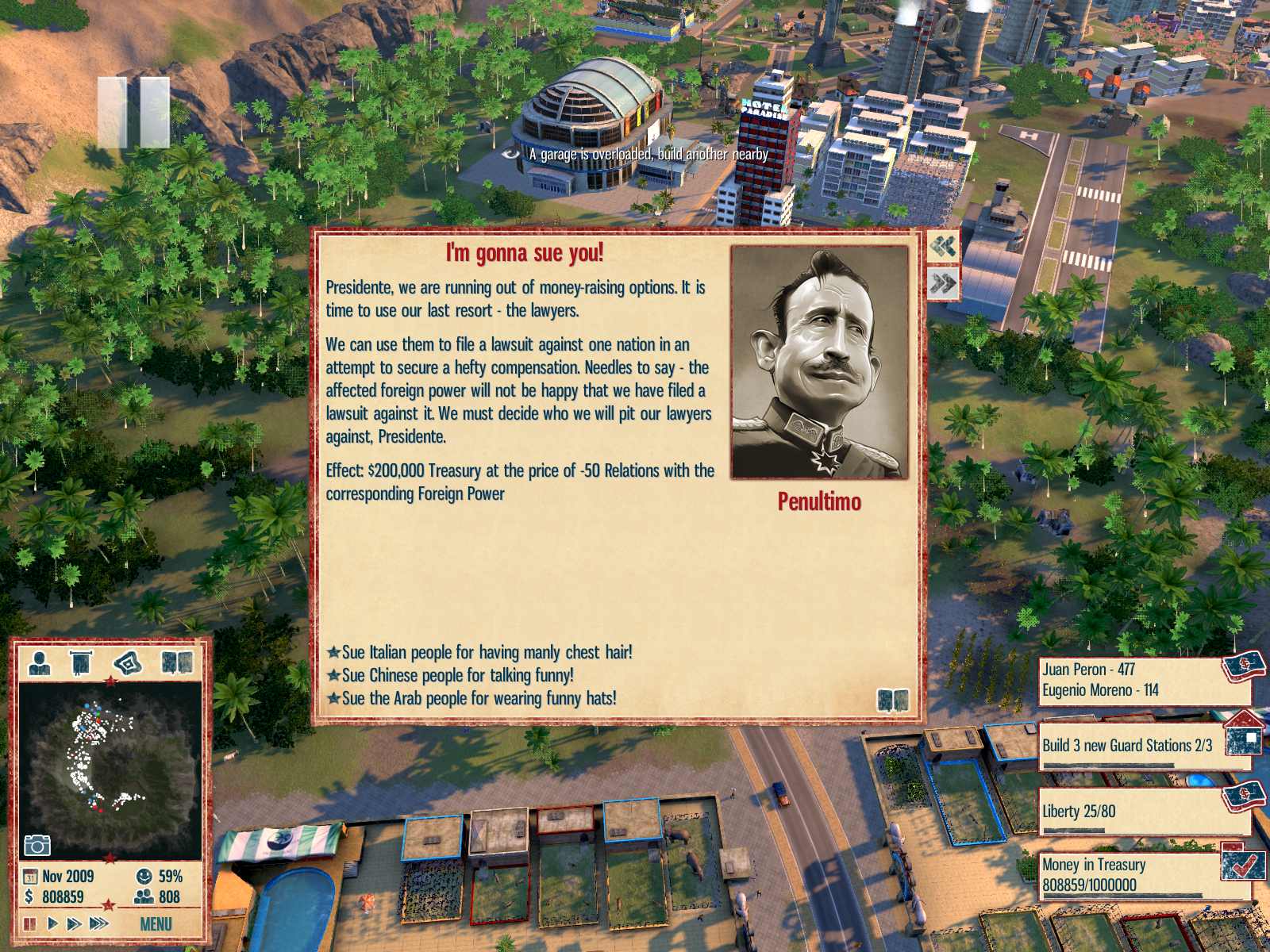Set game speed to normal play

(53, 923)
